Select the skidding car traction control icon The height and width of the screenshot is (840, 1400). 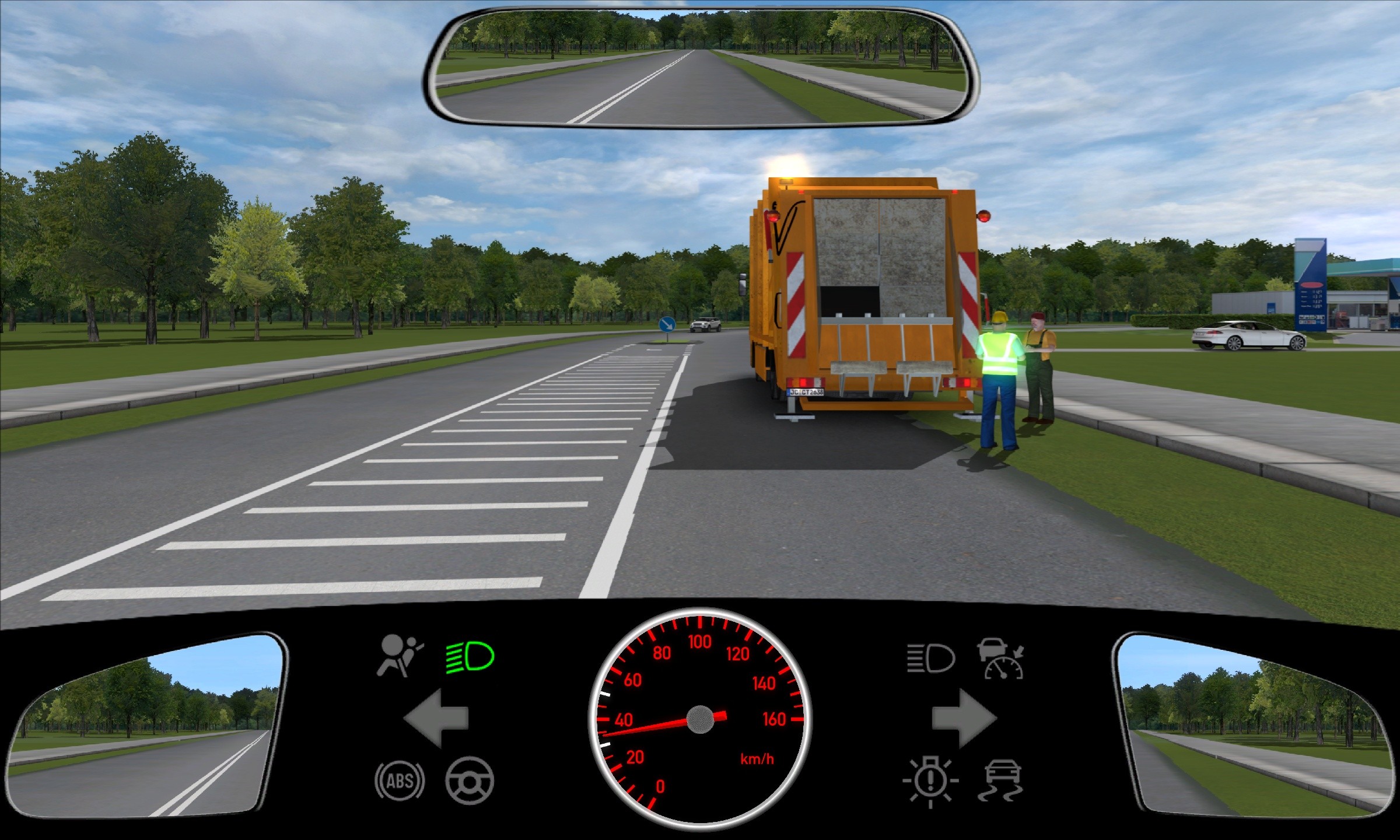point(1002,780)
